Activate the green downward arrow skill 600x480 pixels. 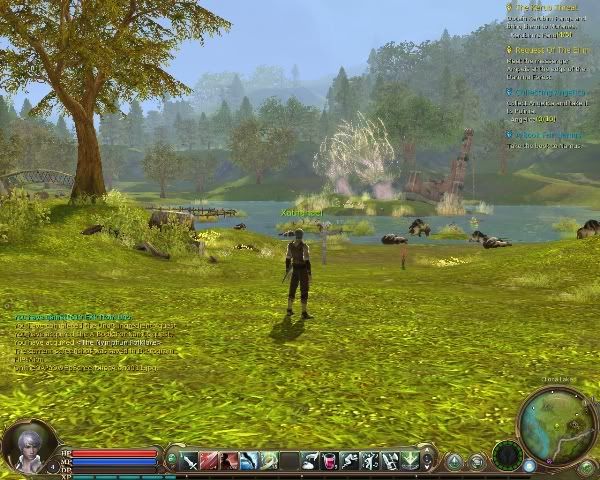pyautogui.click(x=409, y=460)
